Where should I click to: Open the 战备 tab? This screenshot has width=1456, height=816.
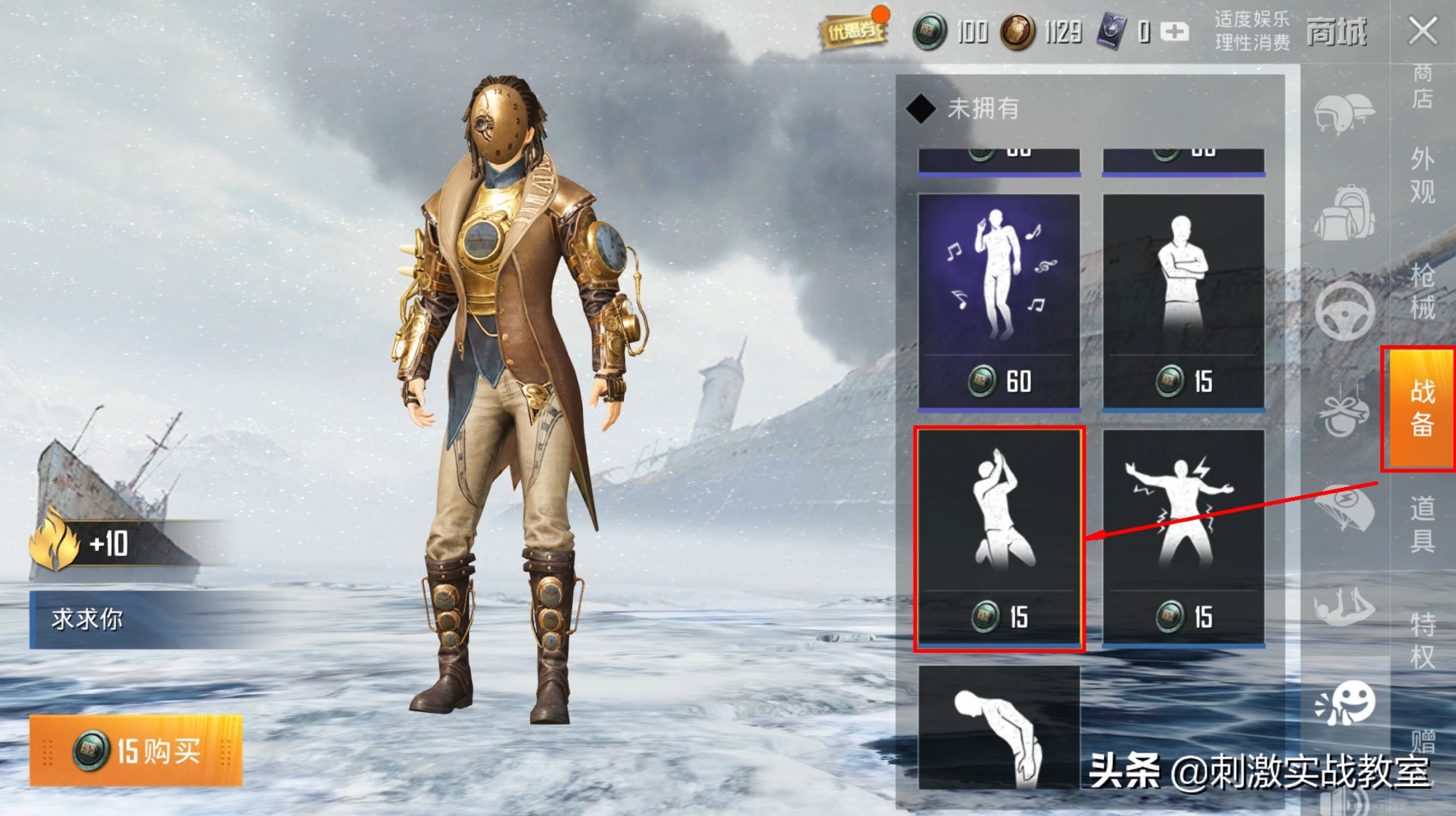click(1421, 408)
